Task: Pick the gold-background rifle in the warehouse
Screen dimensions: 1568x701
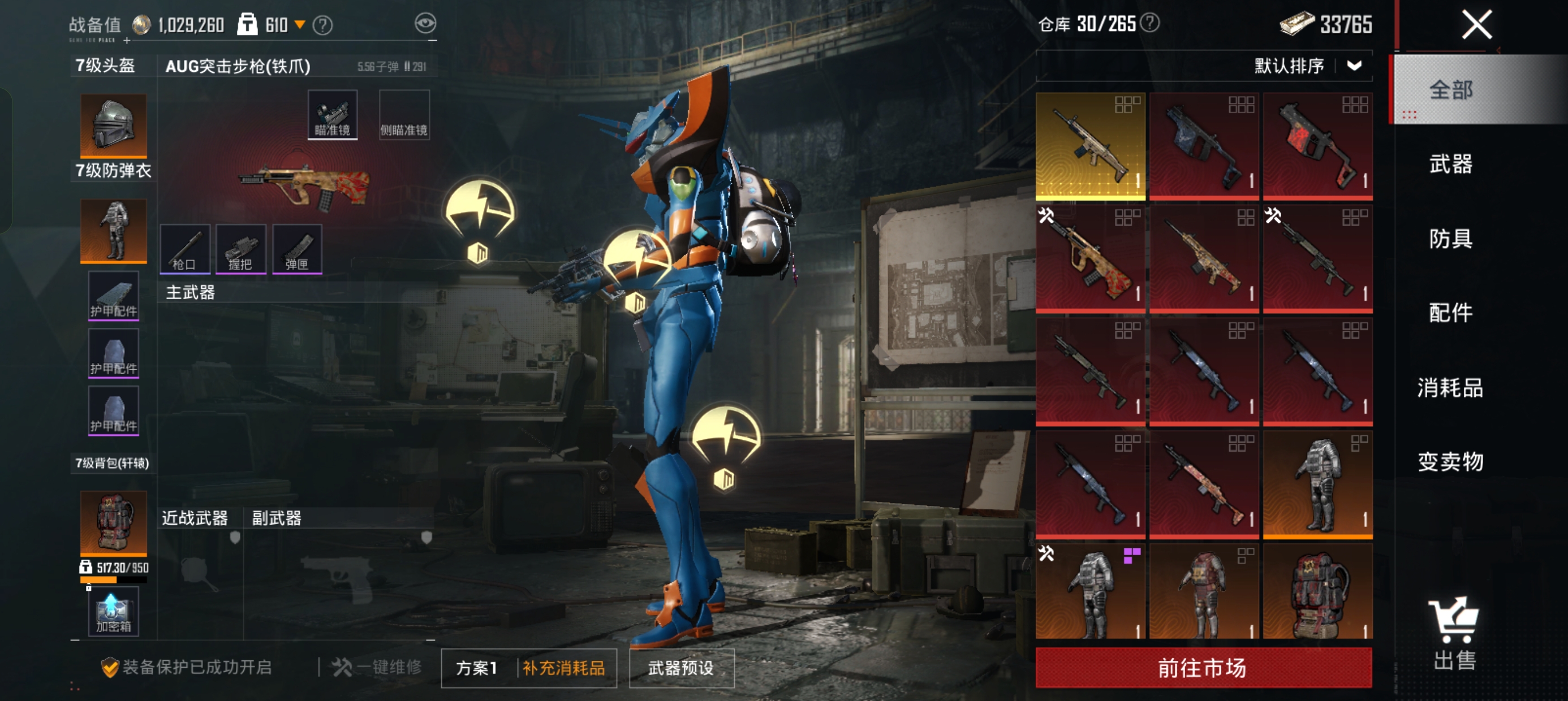Action: pos(1089,146)
